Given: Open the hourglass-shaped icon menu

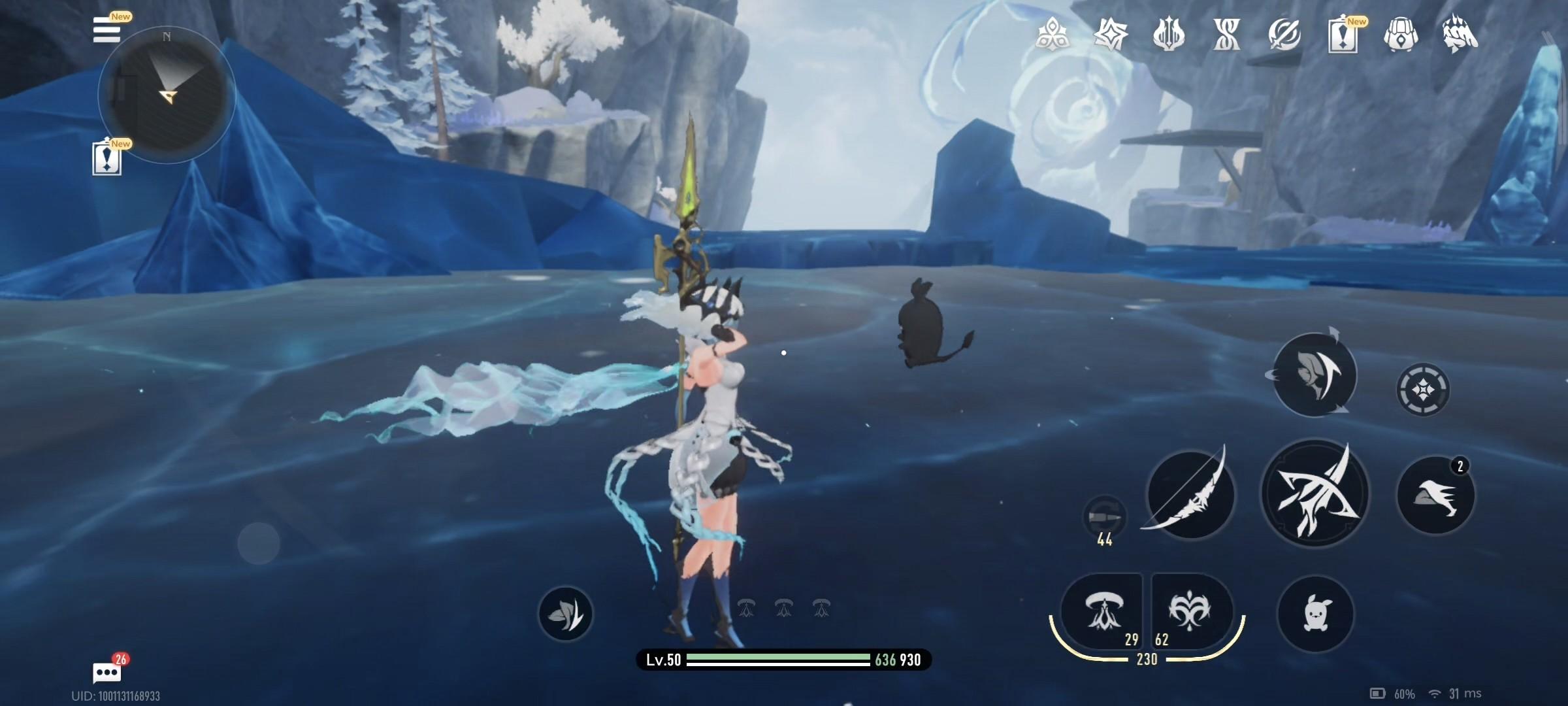Looking at the screenshot, I should click(1226, 34).
